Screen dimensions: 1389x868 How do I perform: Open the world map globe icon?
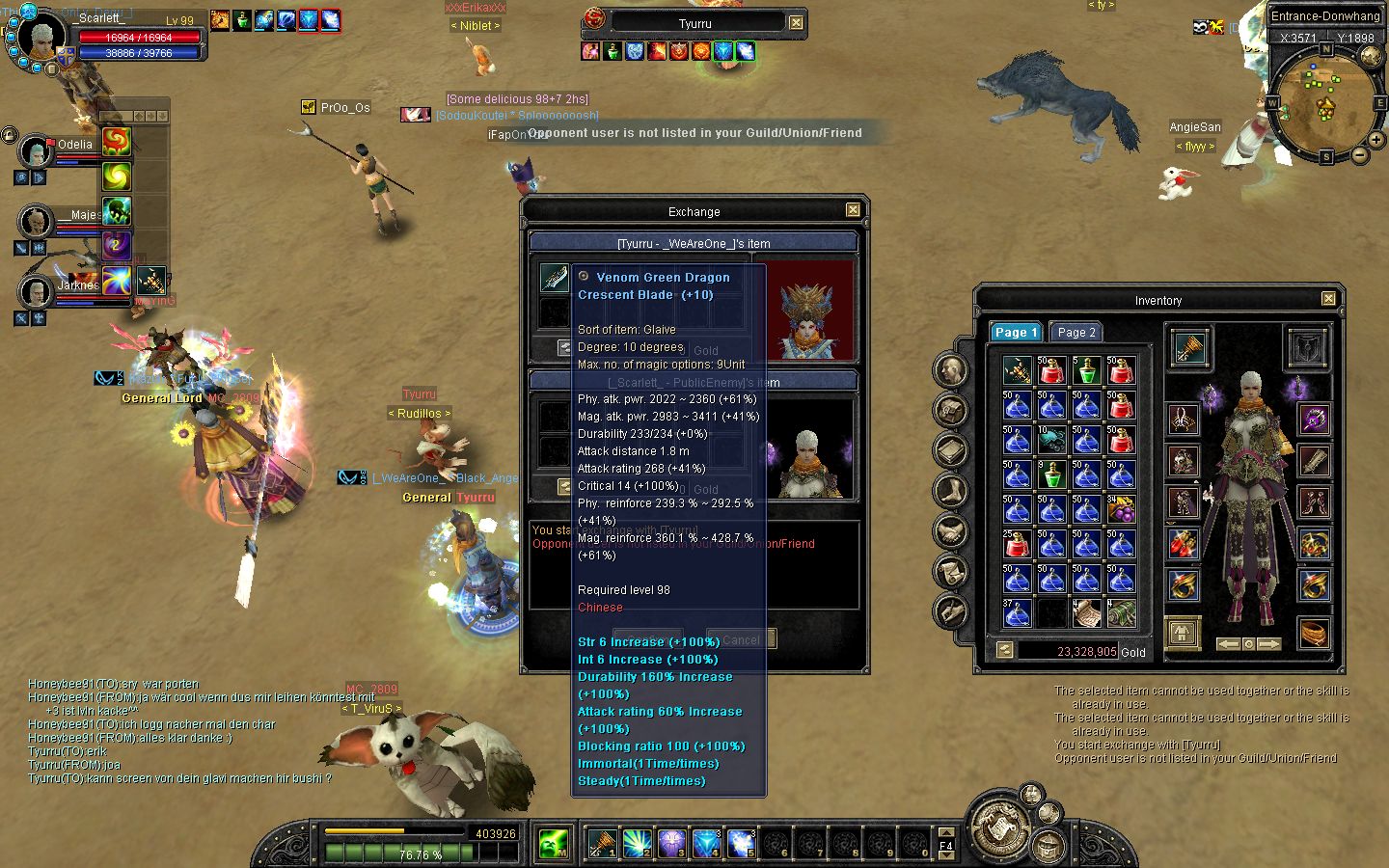[x=1371, y=57]
